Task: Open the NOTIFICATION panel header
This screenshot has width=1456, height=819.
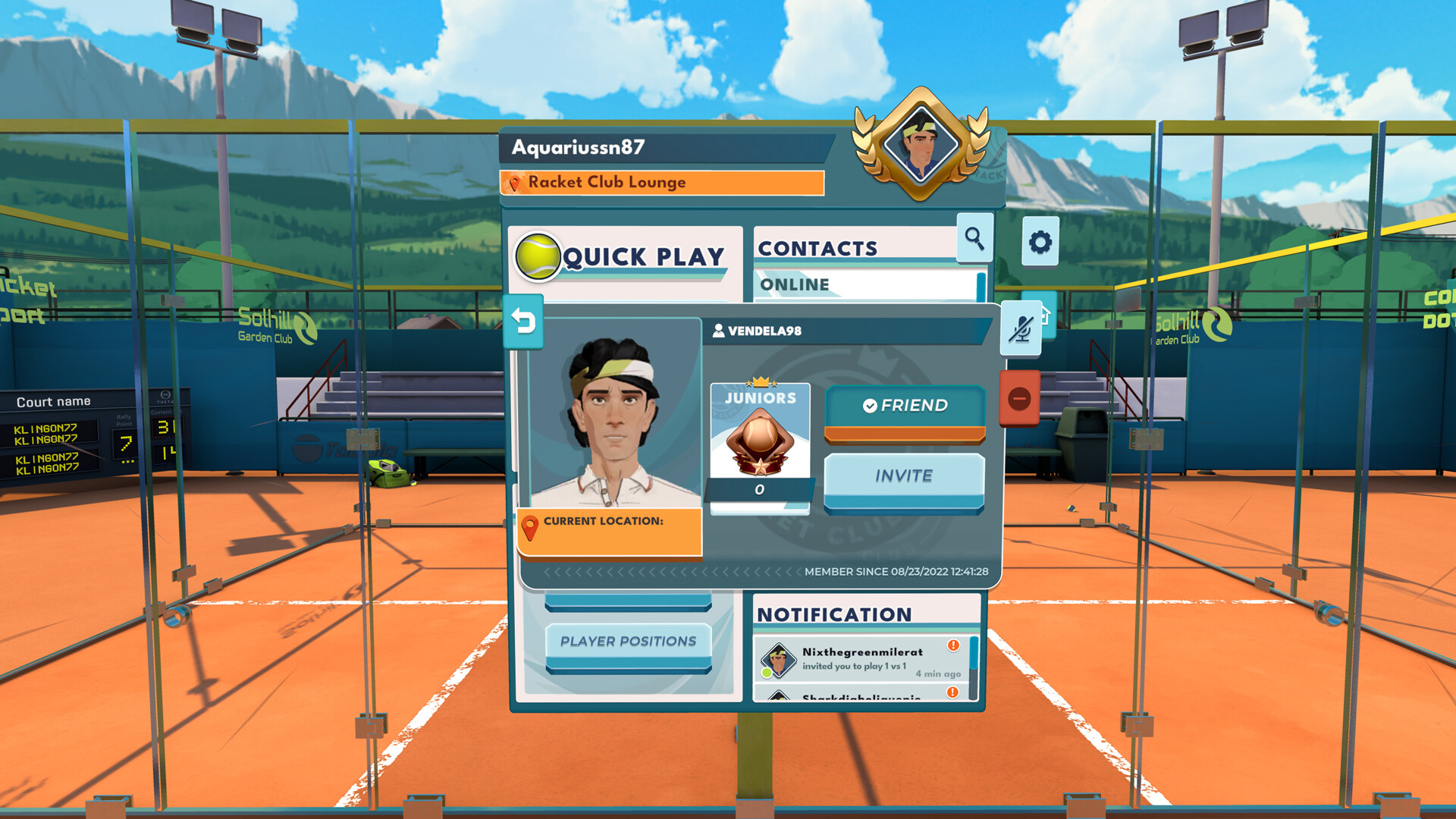Action: 836,613
